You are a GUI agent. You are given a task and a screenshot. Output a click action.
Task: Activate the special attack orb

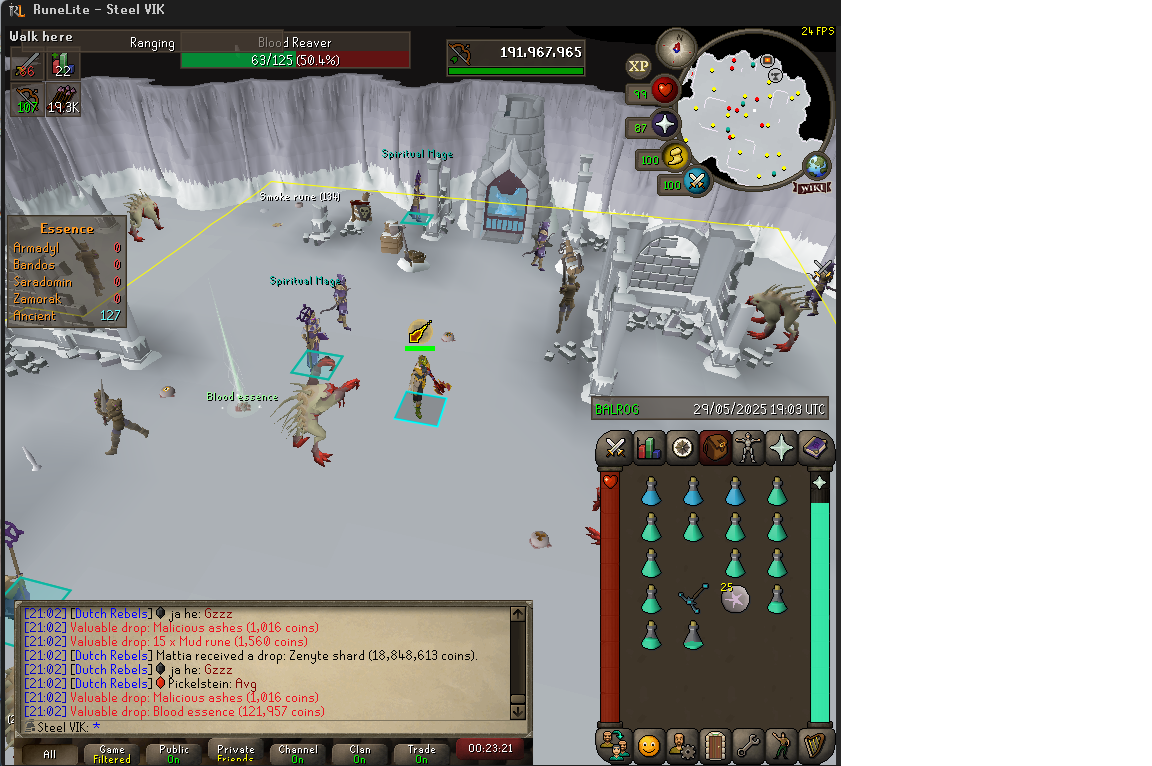click(x=696, y=182)
